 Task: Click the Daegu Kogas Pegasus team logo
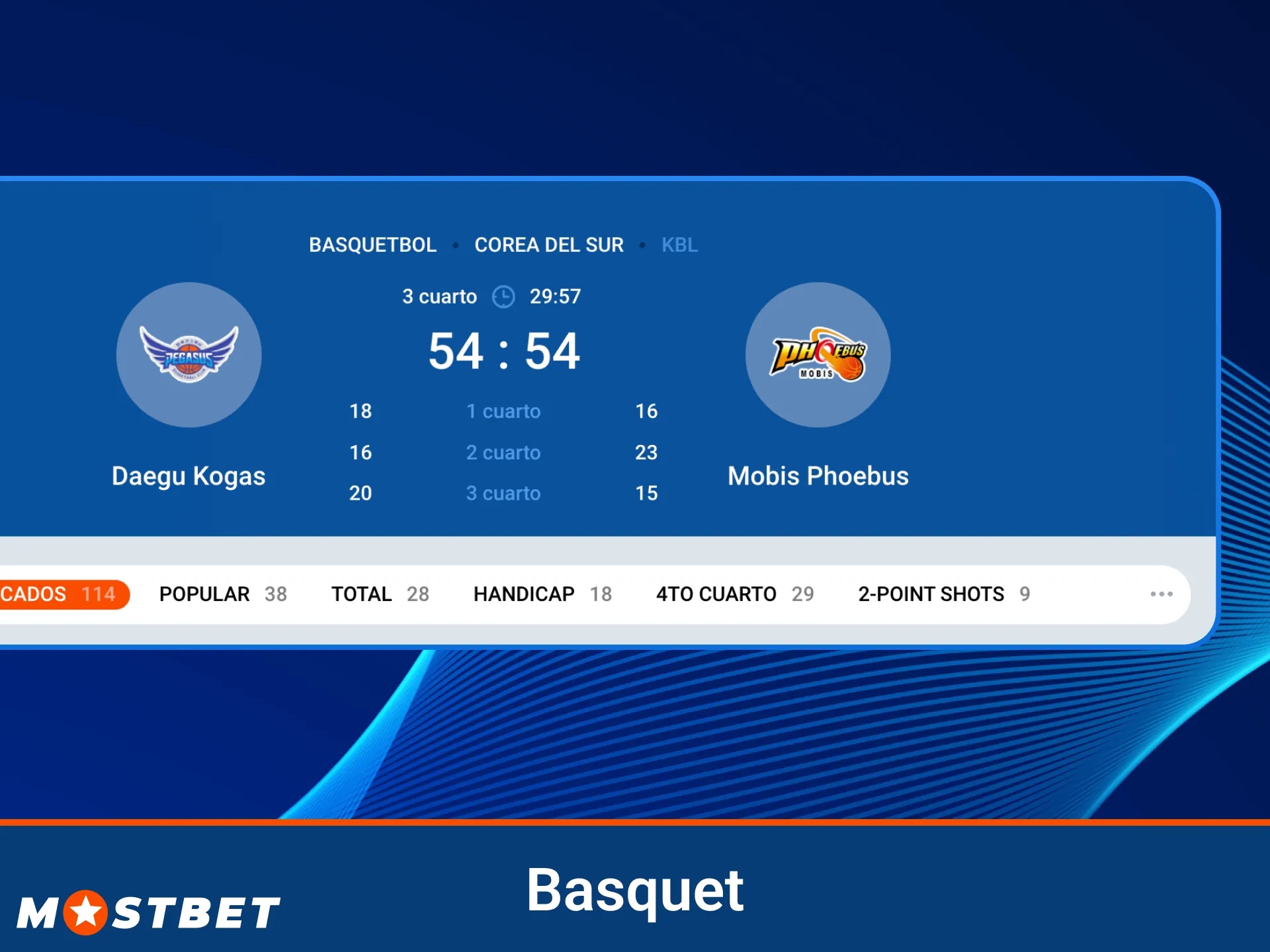coord(189,355)
